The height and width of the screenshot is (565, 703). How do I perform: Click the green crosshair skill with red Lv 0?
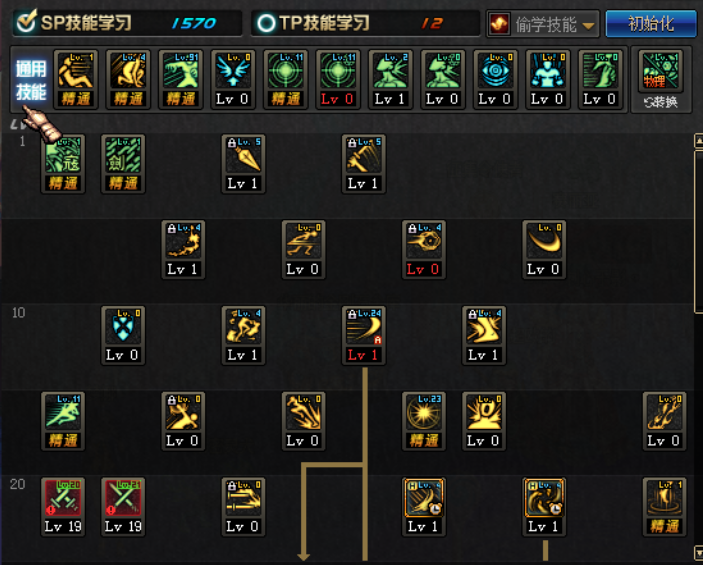tap(339, 78)
